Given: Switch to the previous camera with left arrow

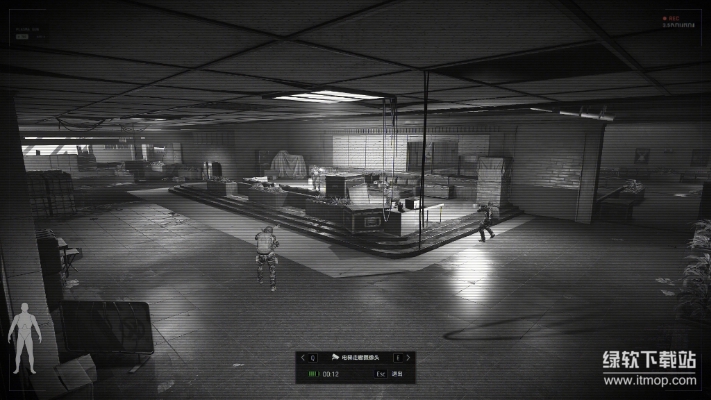Looking at the screenshot, I should click(302, 357).
